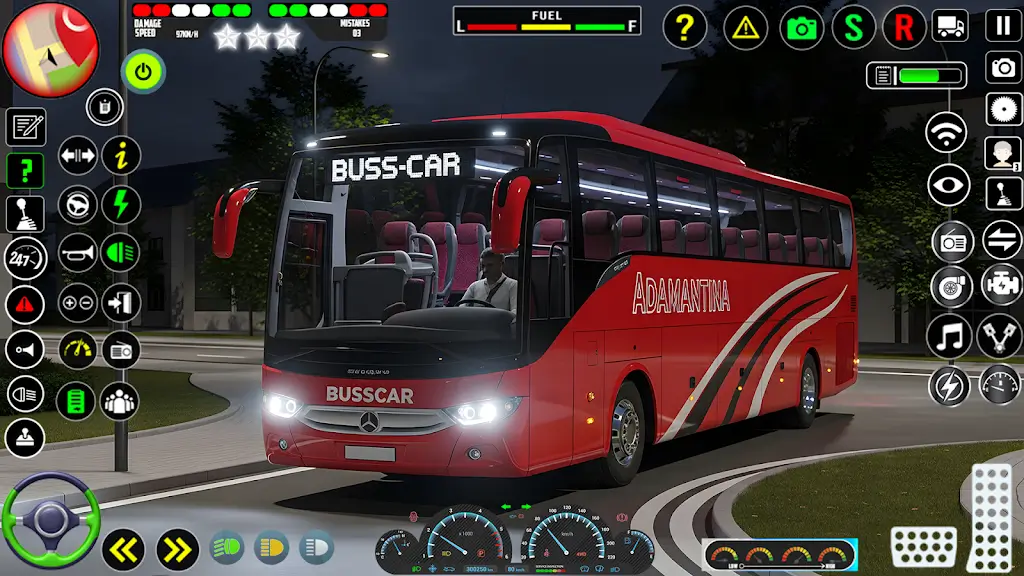
Task: Select the green S button
Action: pos(853,27)
